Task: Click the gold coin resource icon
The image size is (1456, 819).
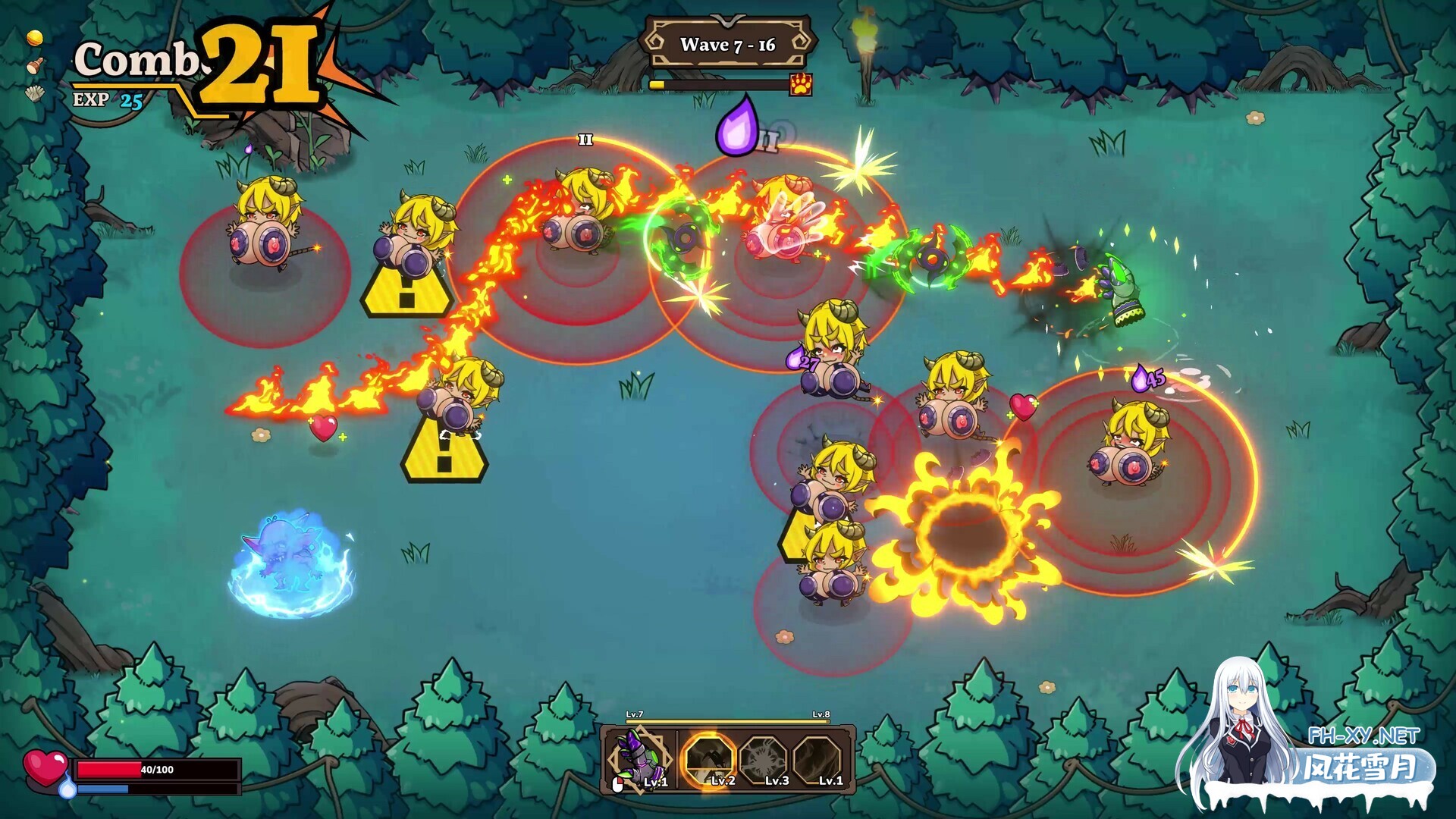Action: (x=34, y=38)
